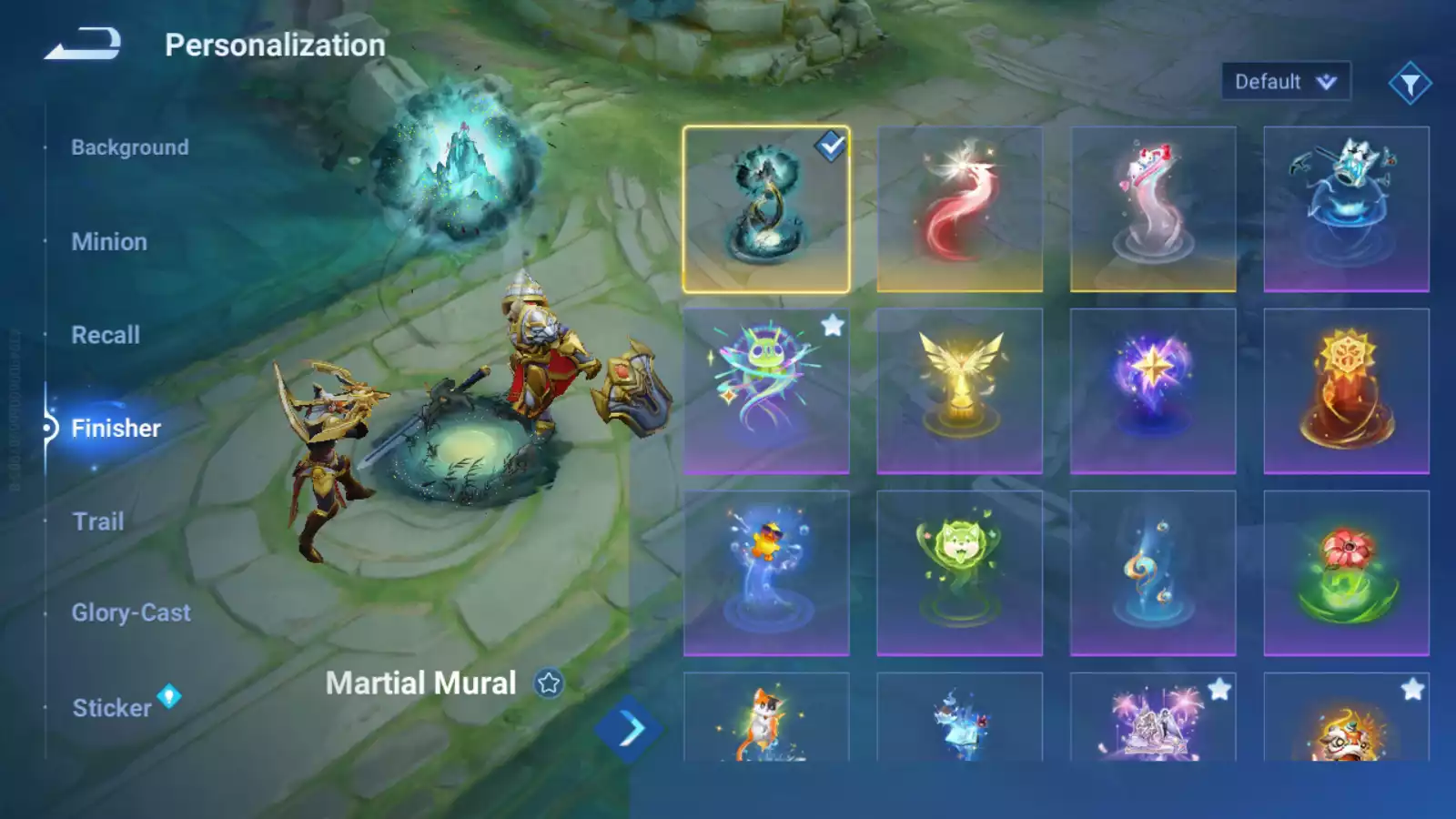Select the golden winged finisher

point(959,391)
